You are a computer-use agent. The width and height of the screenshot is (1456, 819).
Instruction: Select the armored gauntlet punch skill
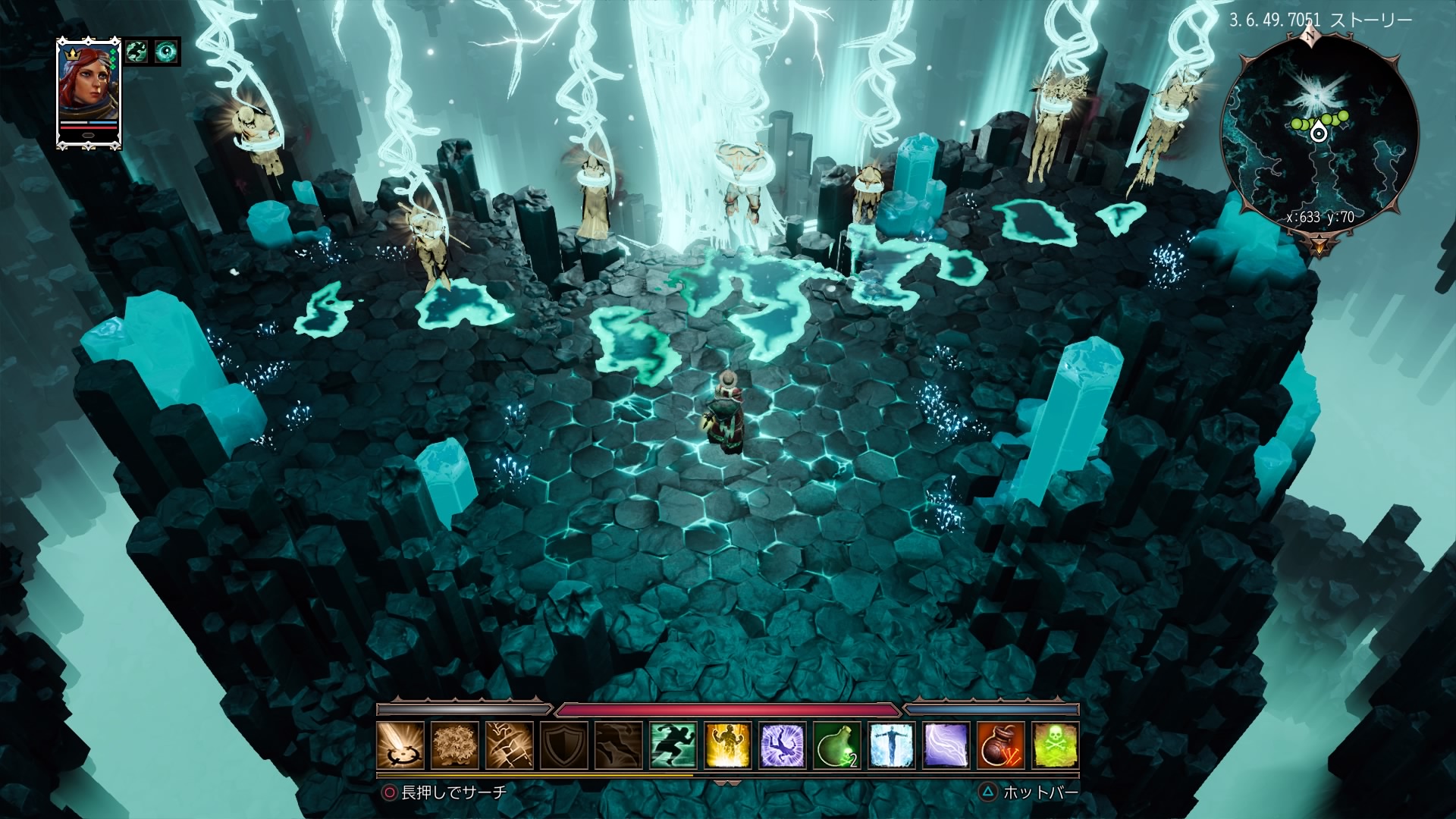point(510,745)
